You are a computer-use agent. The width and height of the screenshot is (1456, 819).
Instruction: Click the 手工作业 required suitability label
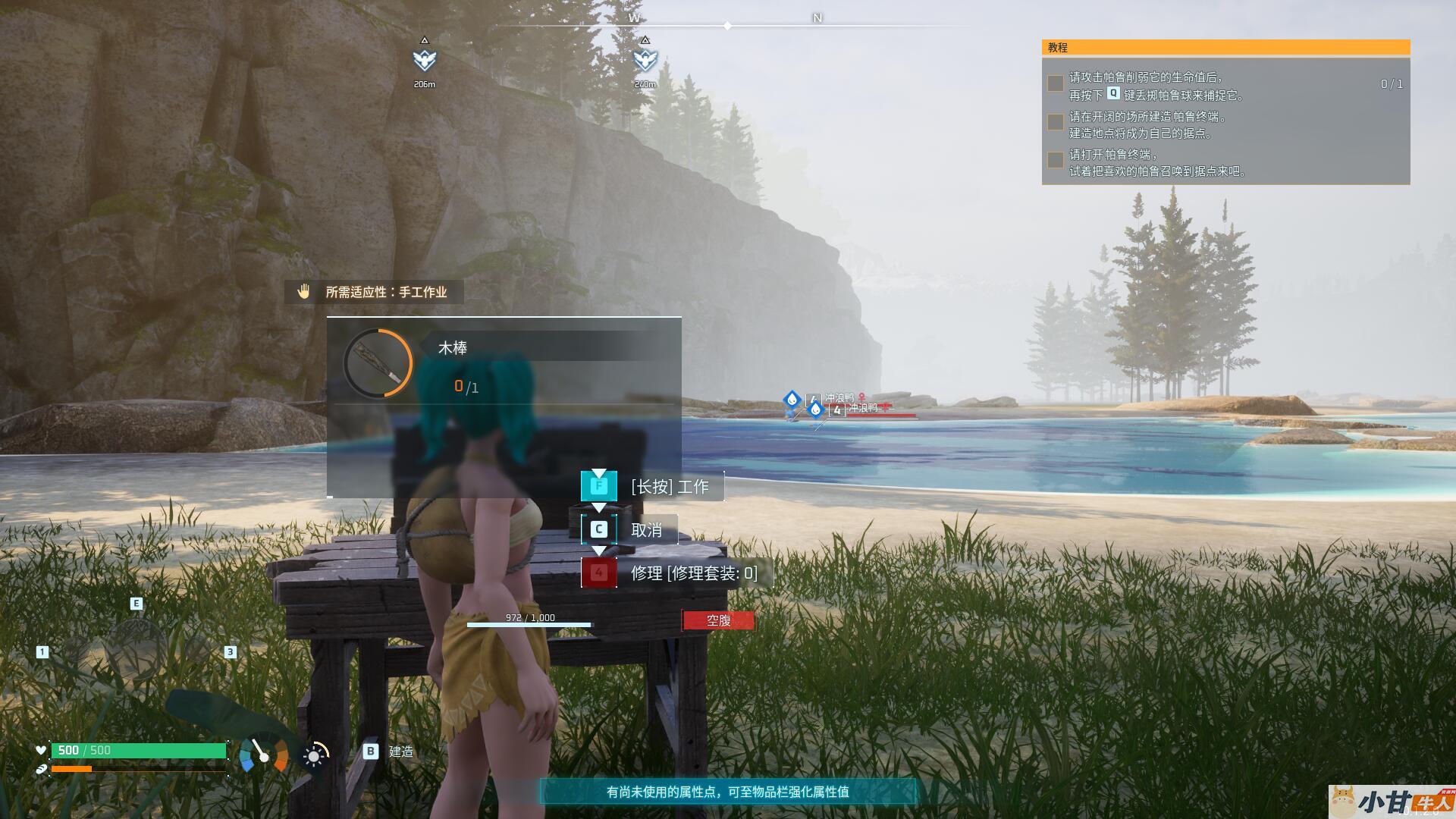(x=374, y=292)
